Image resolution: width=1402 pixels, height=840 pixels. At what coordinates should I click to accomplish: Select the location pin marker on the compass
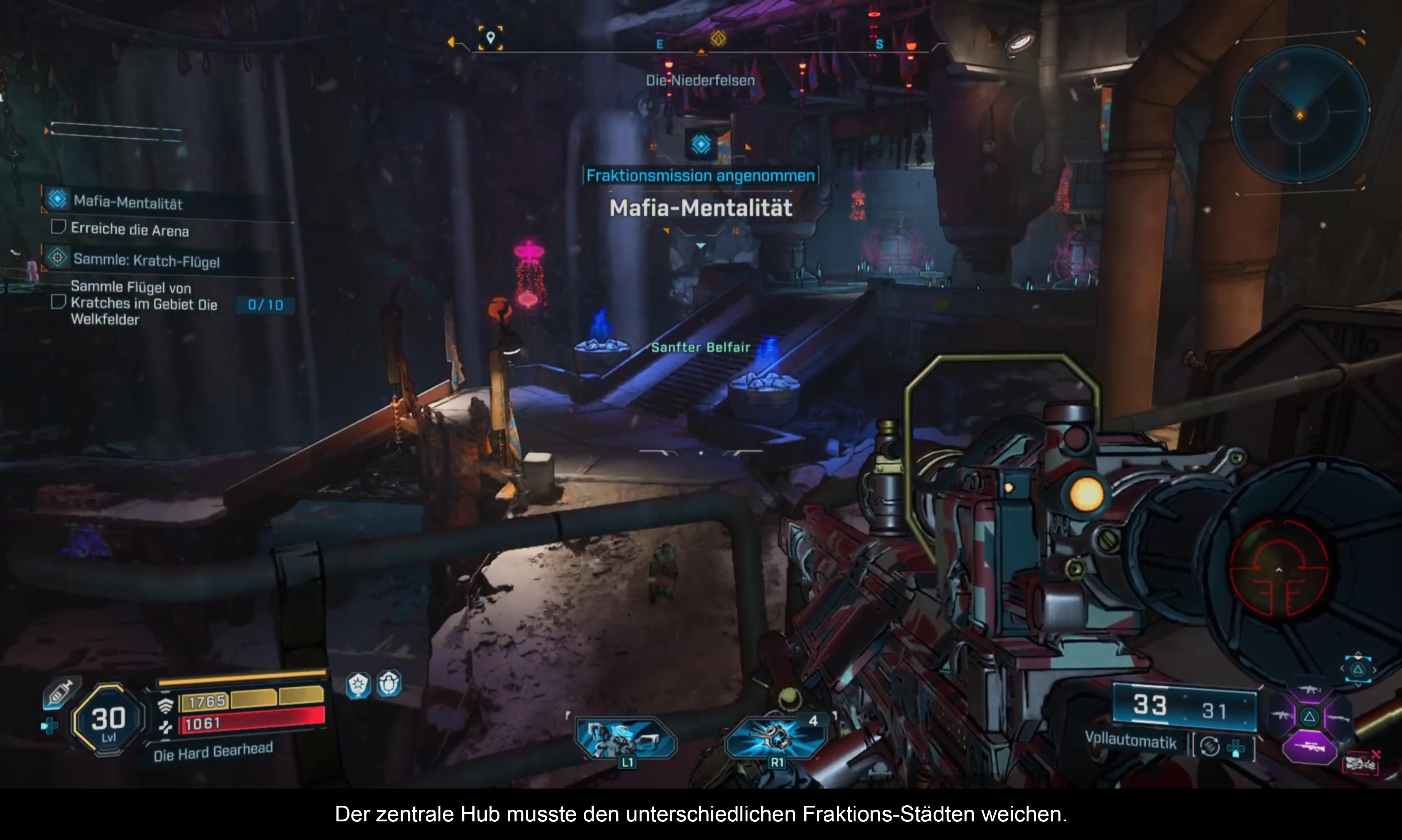(490, 38)
